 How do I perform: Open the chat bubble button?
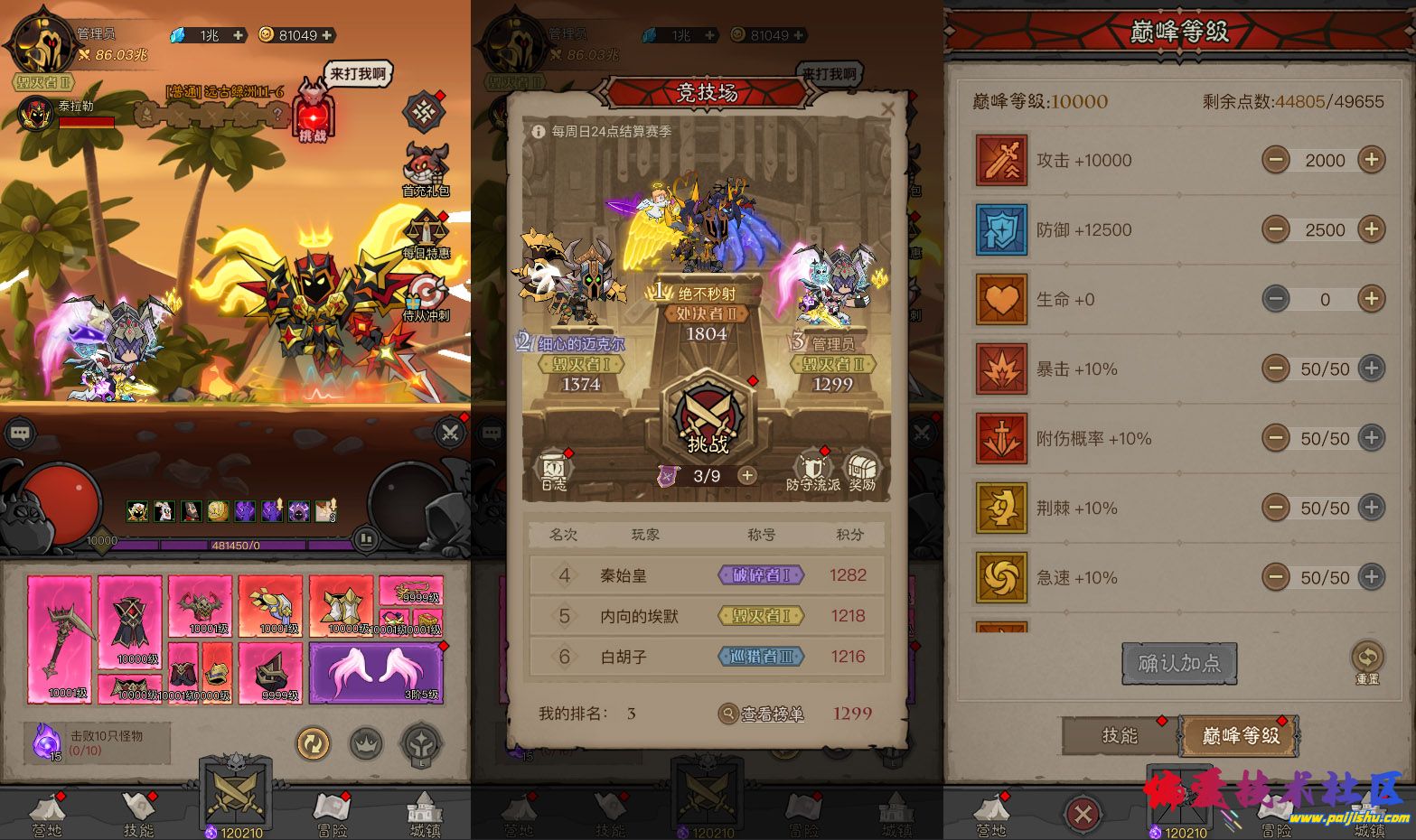tap(21, 434)
